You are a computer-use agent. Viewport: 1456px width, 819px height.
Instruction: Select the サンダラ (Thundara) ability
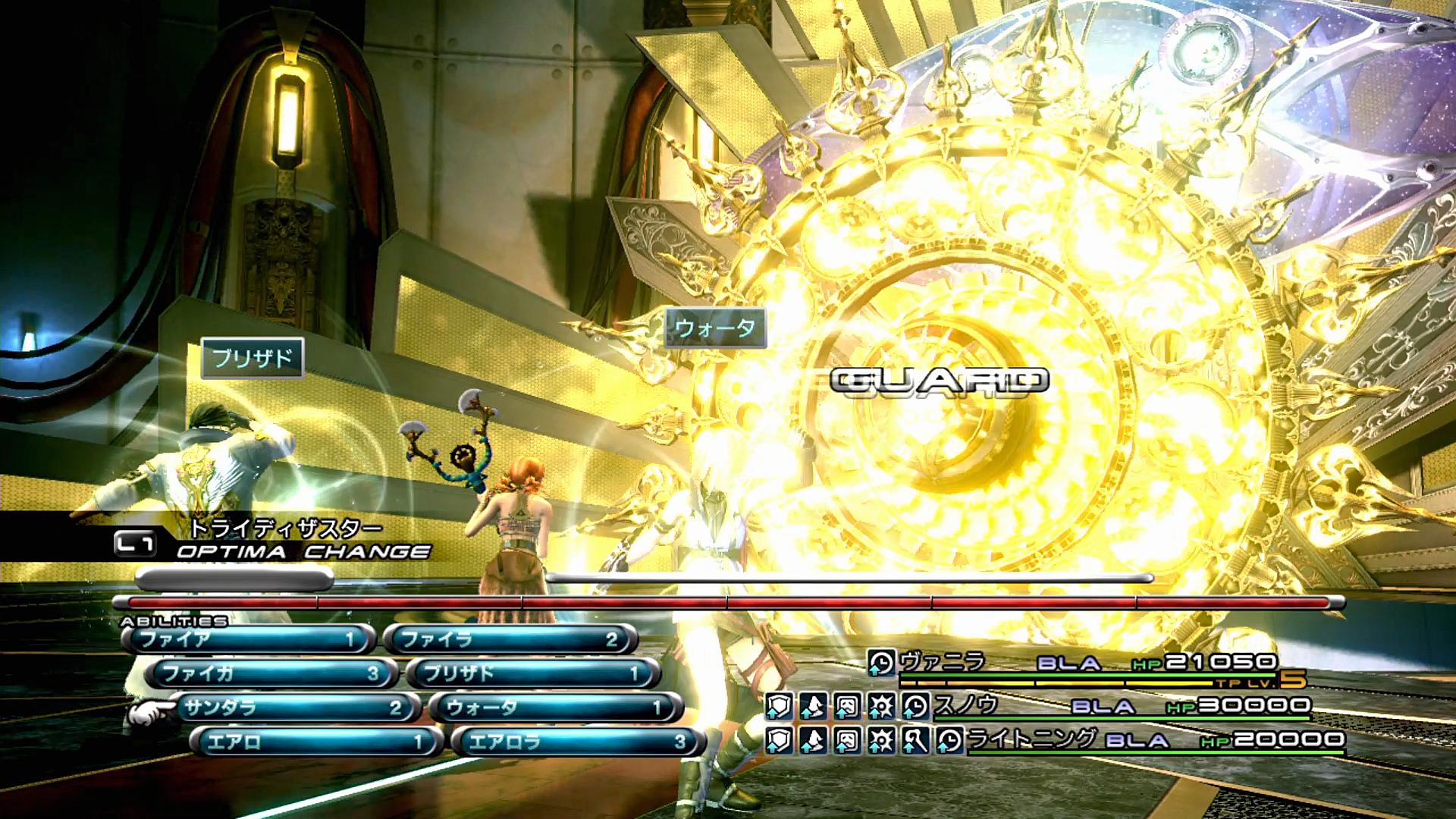(x=293, y=708)
